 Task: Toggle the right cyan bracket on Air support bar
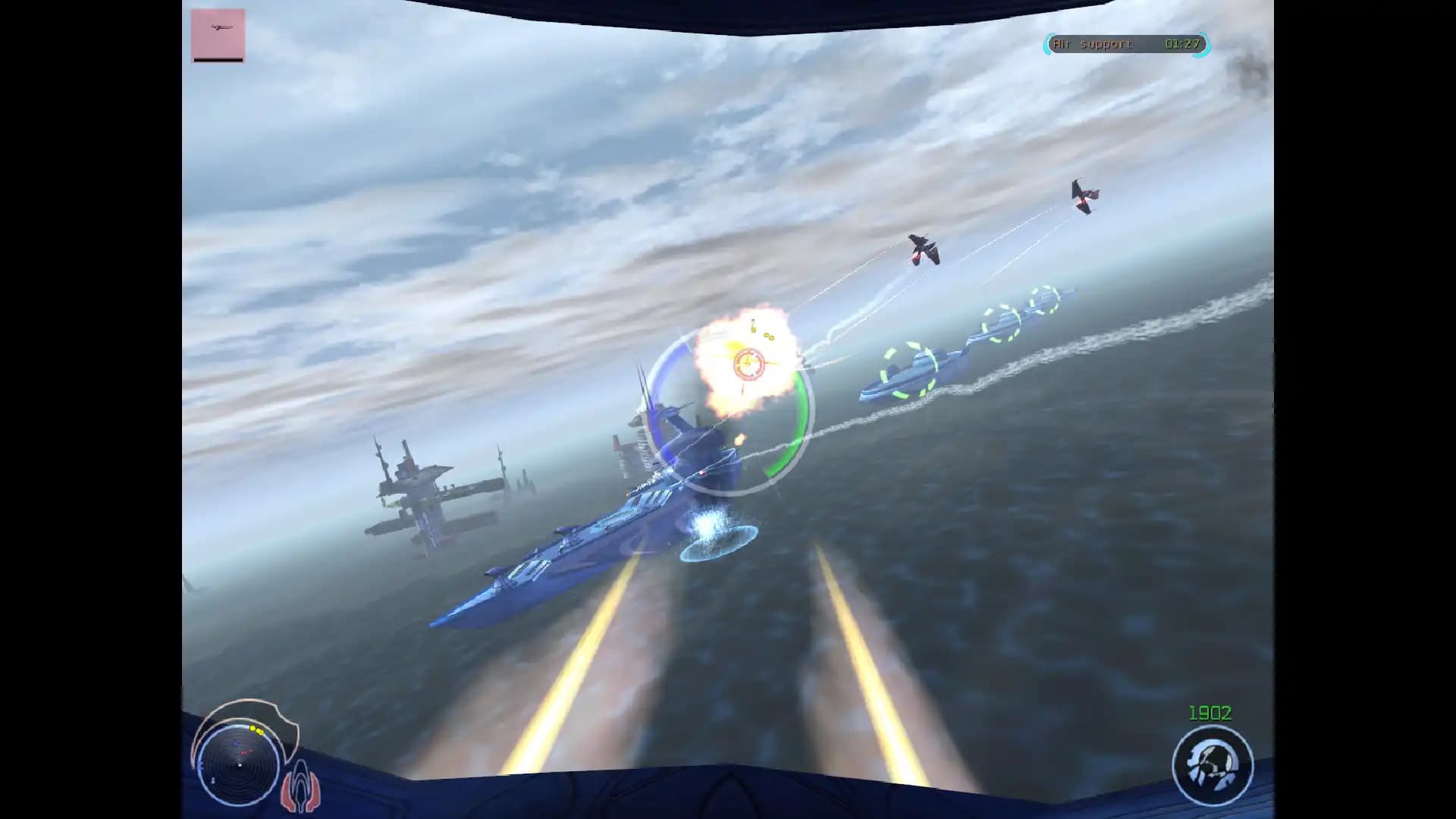click(1209, 47)
